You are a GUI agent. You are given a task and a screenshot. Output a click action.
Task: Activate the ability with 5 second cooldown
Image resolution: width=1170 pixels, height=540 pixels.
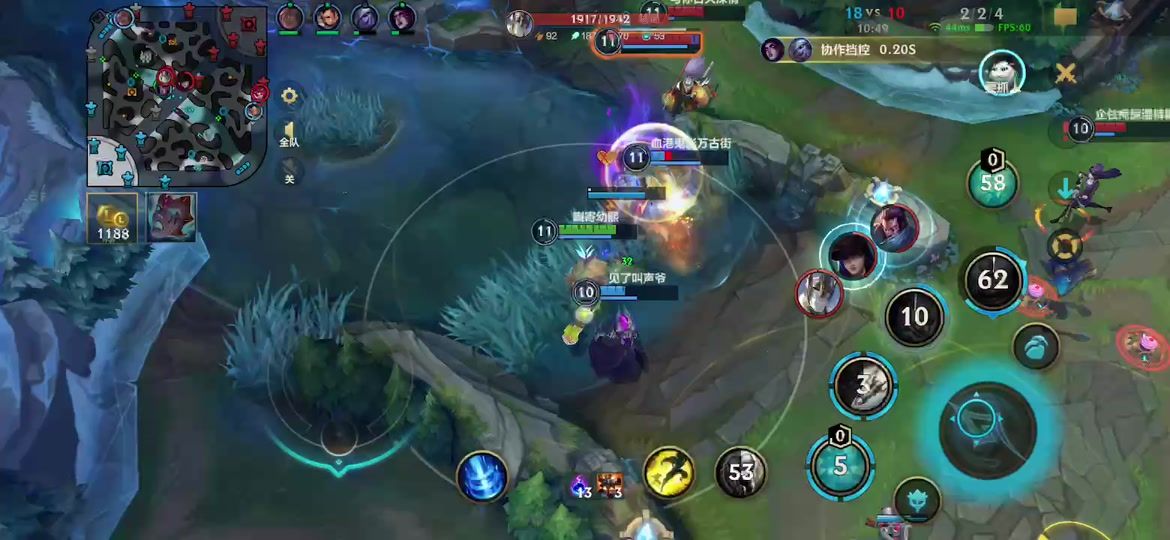click(x=840, y=465)
